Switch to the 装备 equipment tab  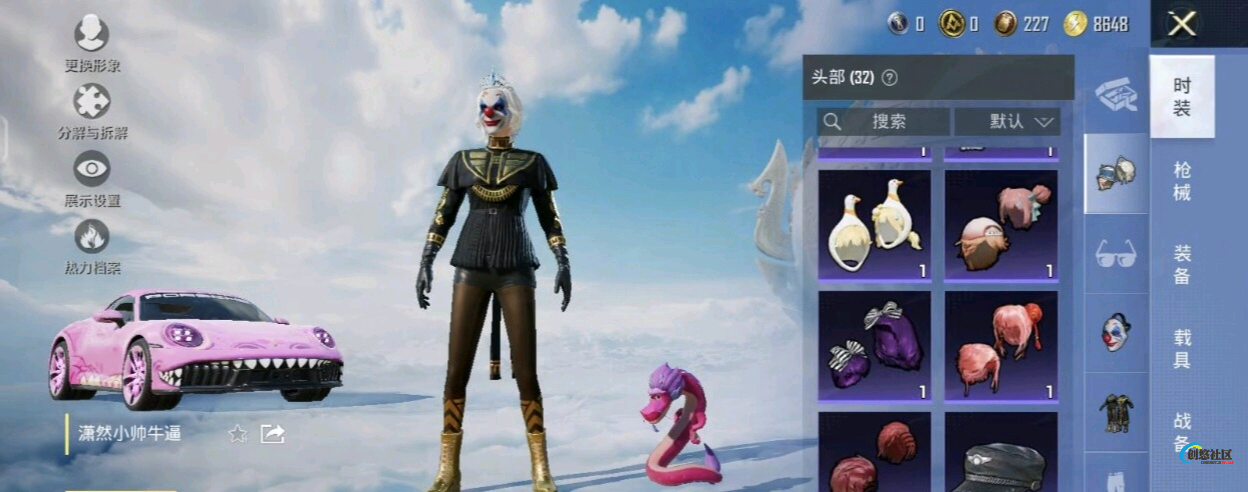(1182, 265)
